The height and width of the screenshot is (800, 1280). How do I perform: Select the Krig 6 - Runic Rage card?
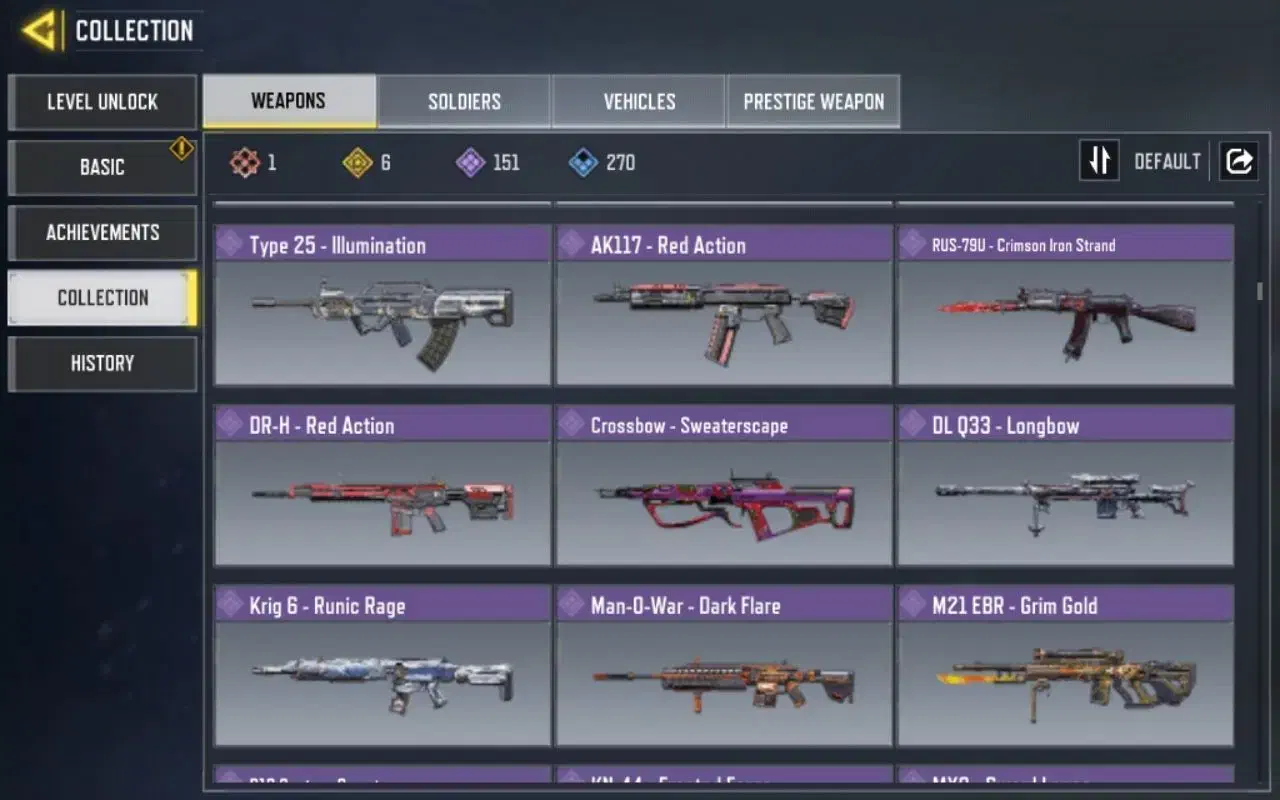point(382,666)
